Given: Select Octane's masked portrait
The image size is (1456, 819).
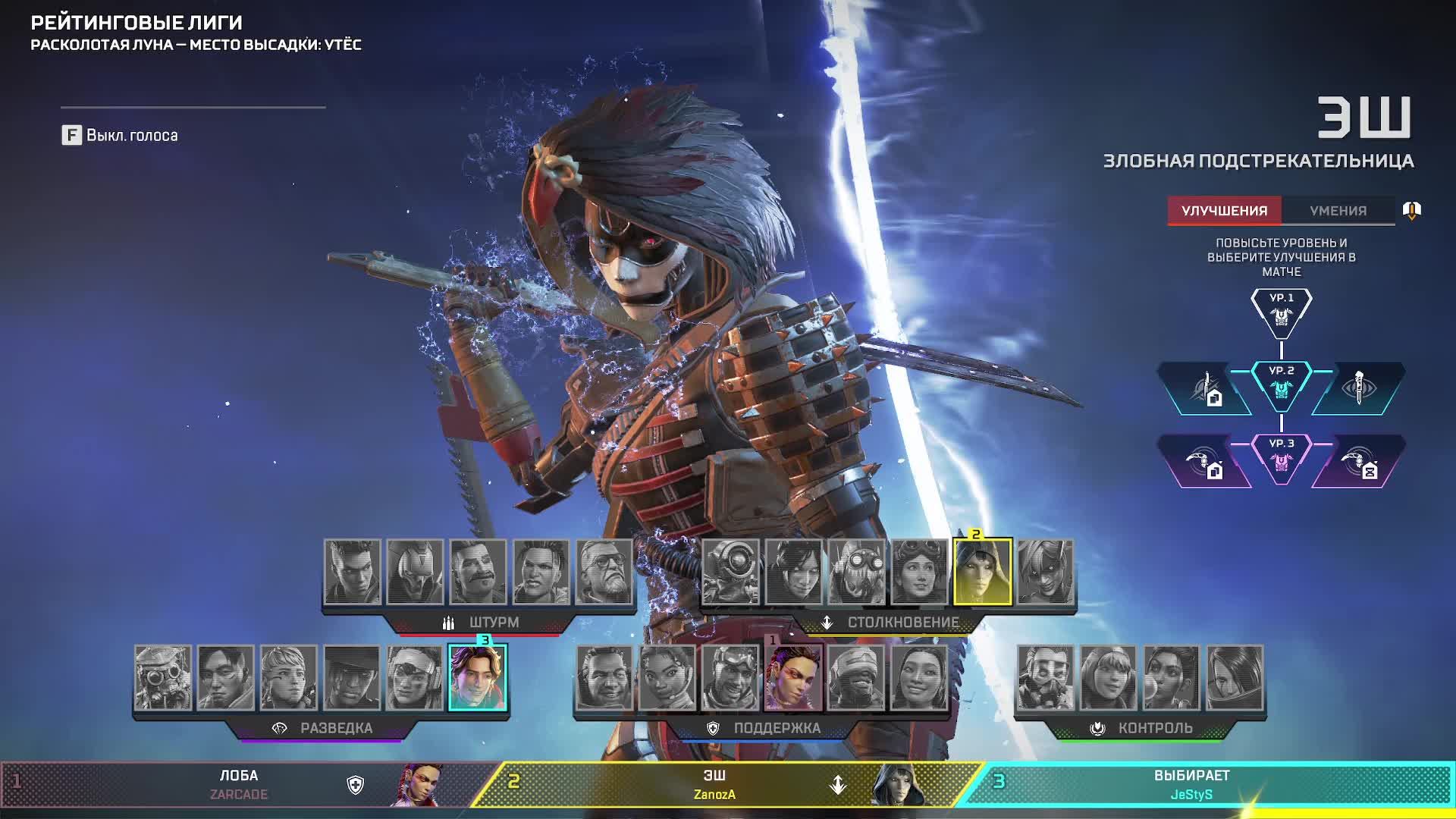Looking at the screenshot, I should tap(856, 573).
